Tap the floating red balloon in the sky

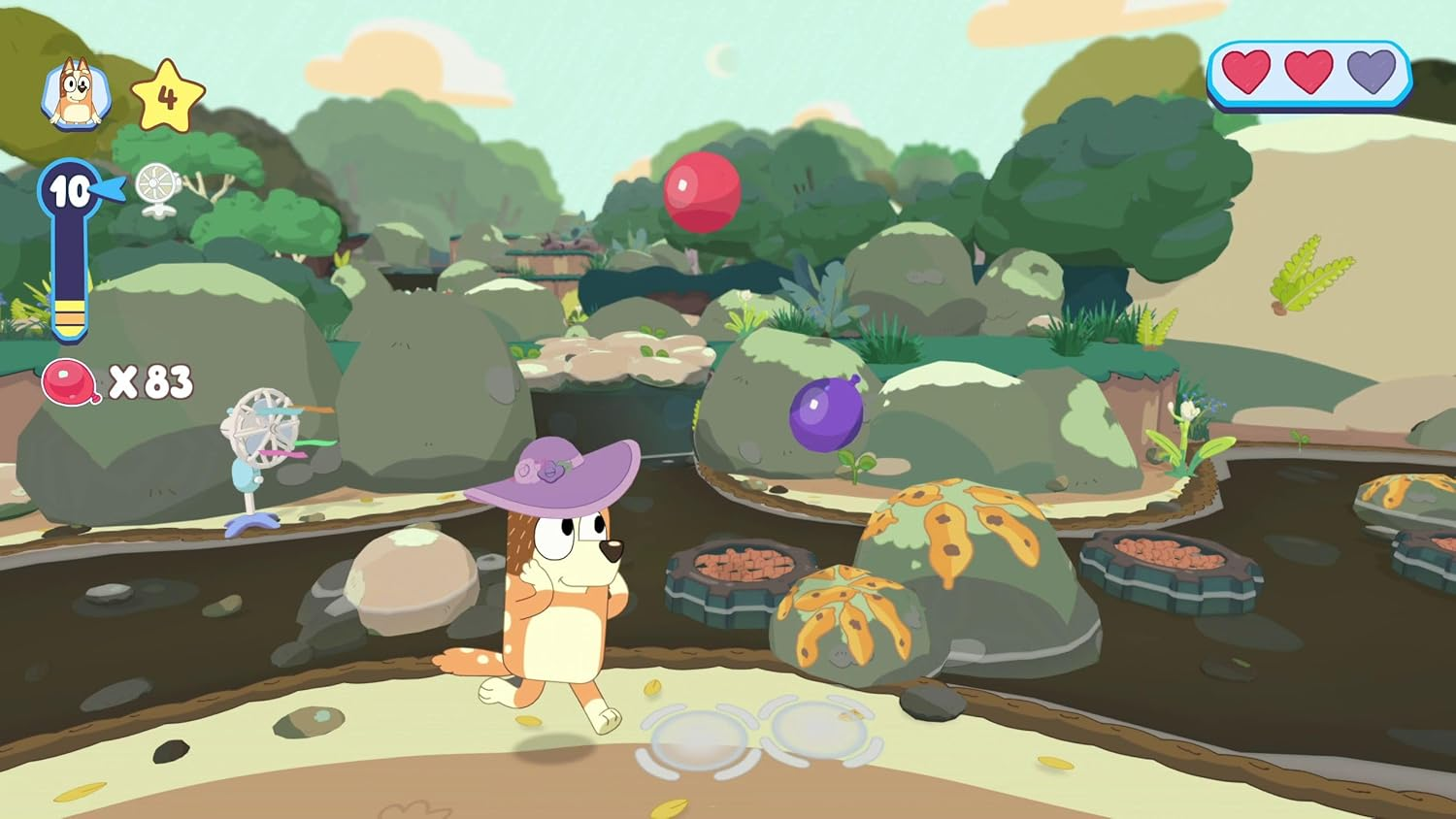click(701, 192)
